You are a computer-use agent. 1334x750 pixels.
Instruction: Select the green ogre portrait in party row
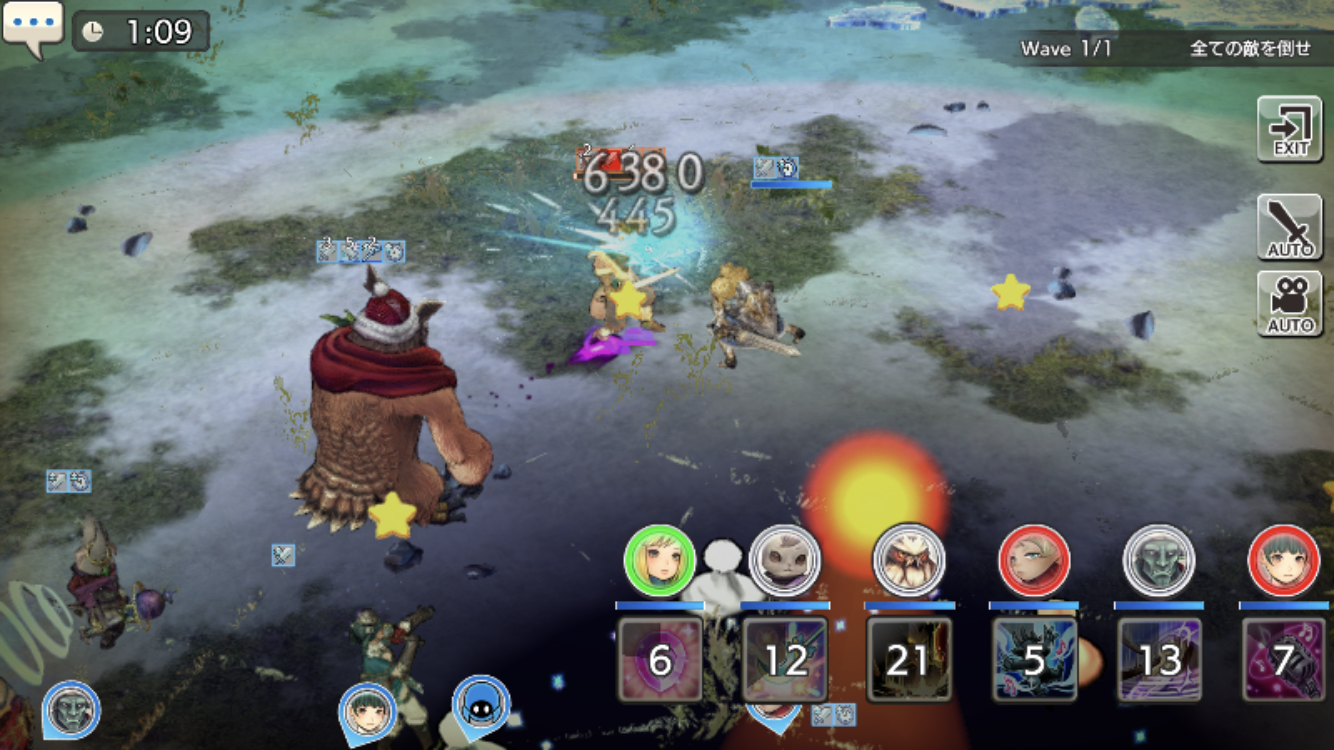(1159, 562)
